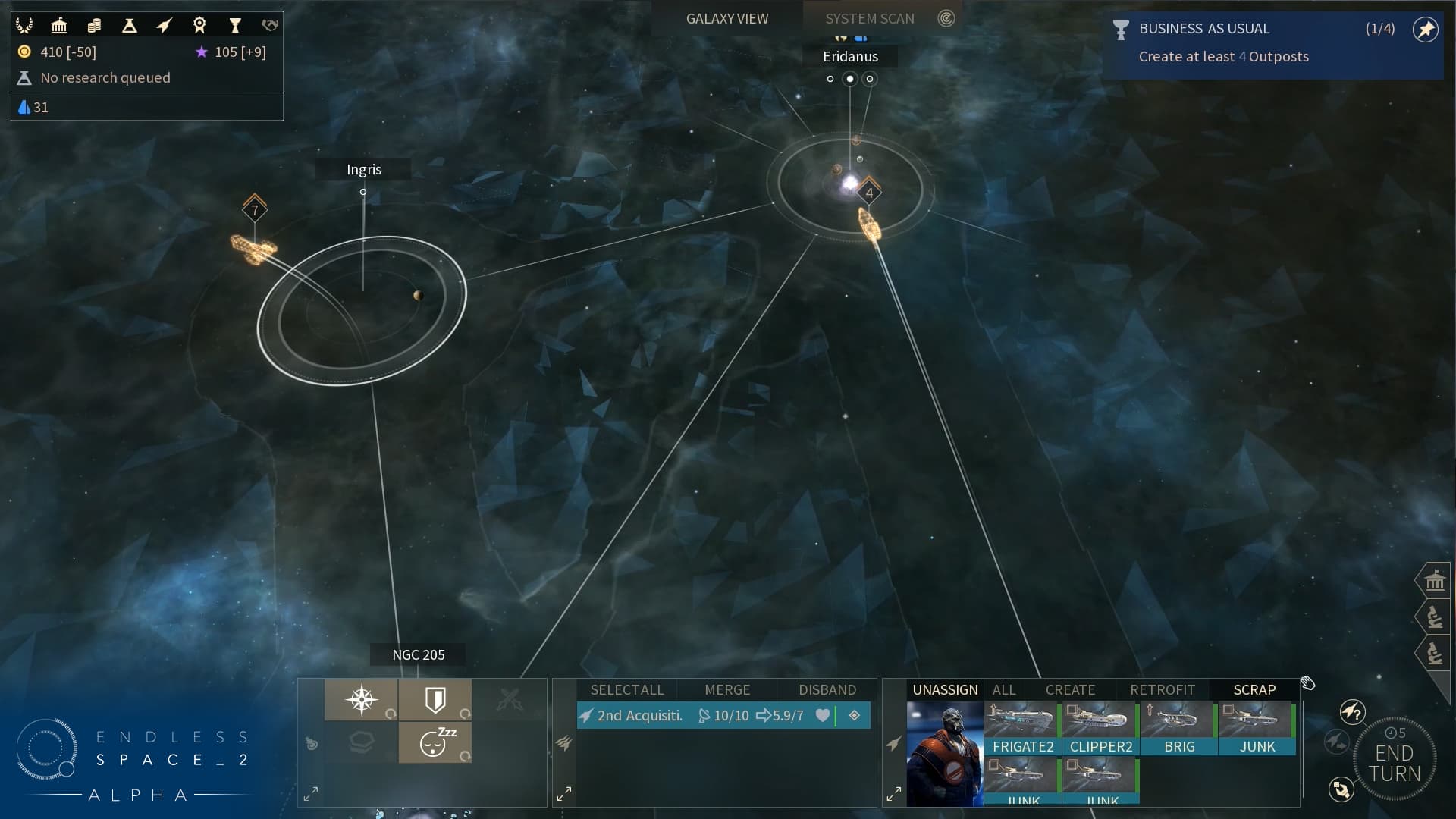
Task: Expand the ship hangar panel with its corner arrow
Action: (x=895, y=793)
